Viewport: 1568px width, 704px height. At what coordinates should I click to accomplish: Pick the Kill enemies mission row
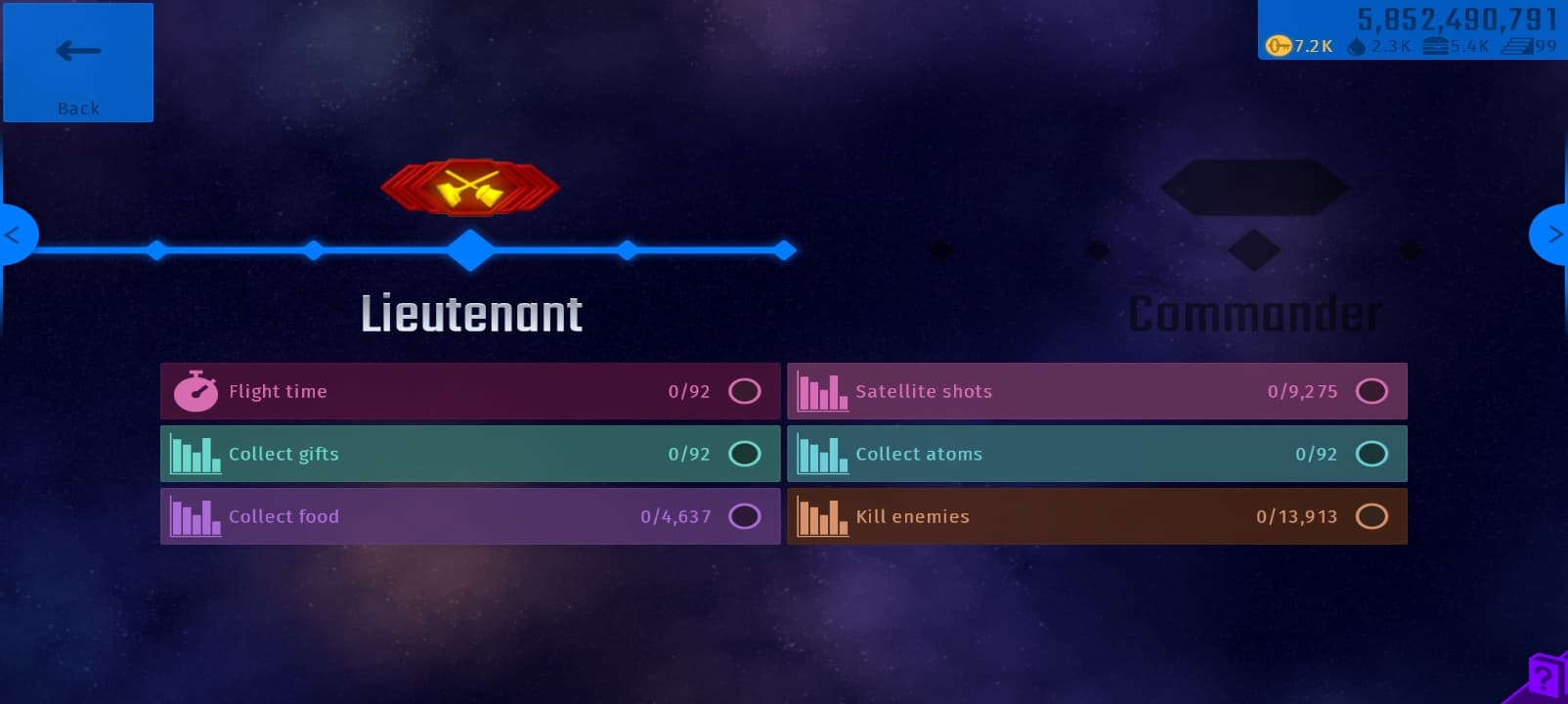tap(1097, 516)
